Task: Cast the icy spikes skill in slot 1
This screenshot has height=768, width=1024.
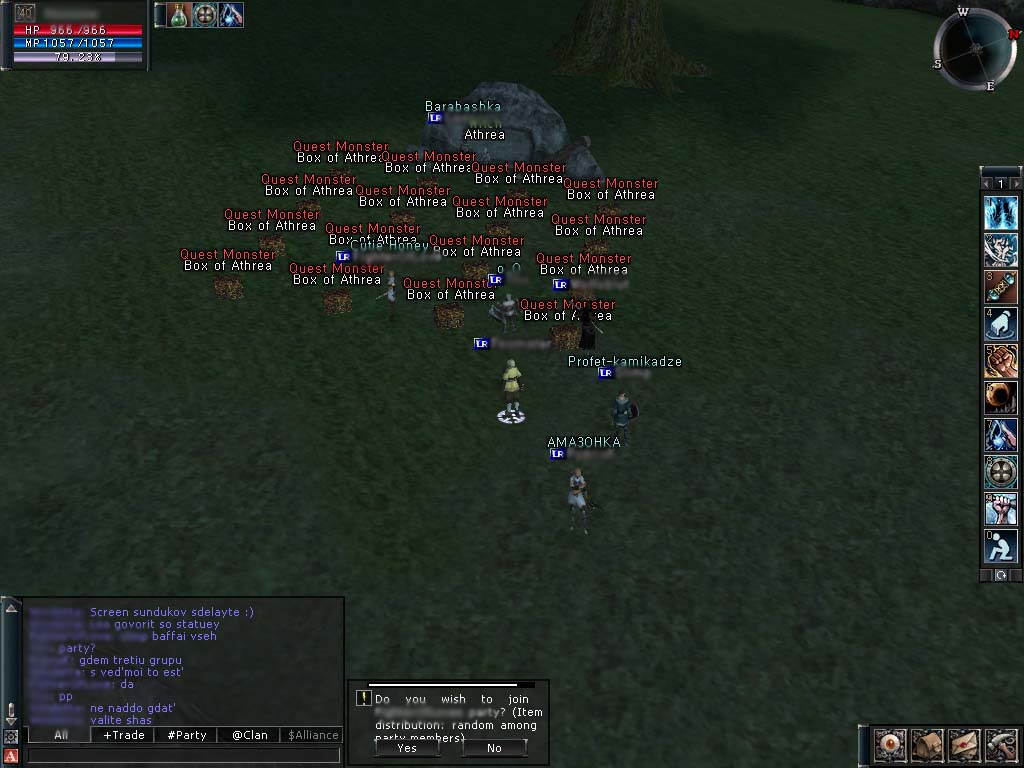Action: point(1000,212)
